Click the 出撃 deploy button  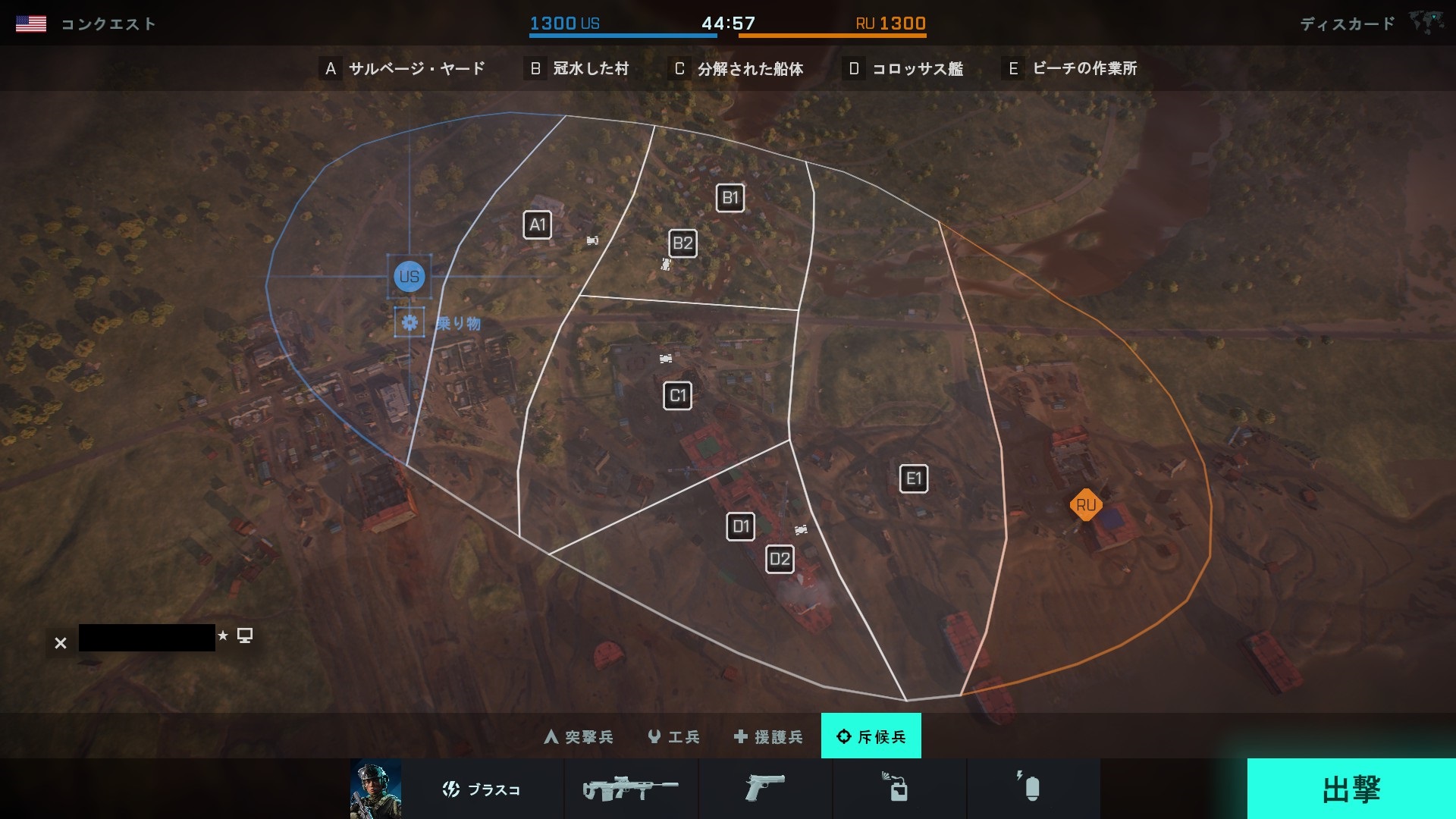click(x=1351, y=789)
